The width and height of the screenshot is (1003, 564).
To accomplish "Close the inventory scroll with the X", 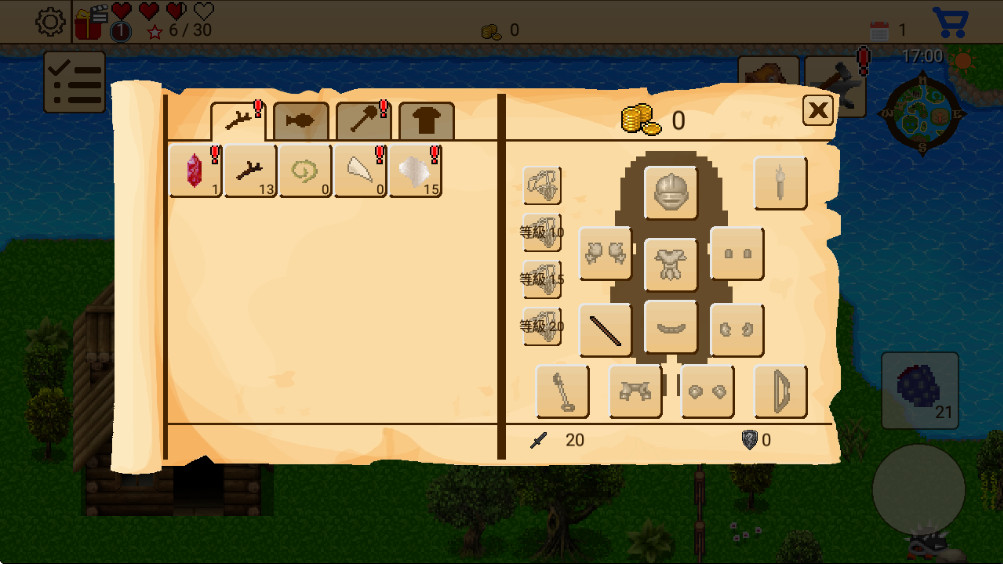I will click(818, 110).
